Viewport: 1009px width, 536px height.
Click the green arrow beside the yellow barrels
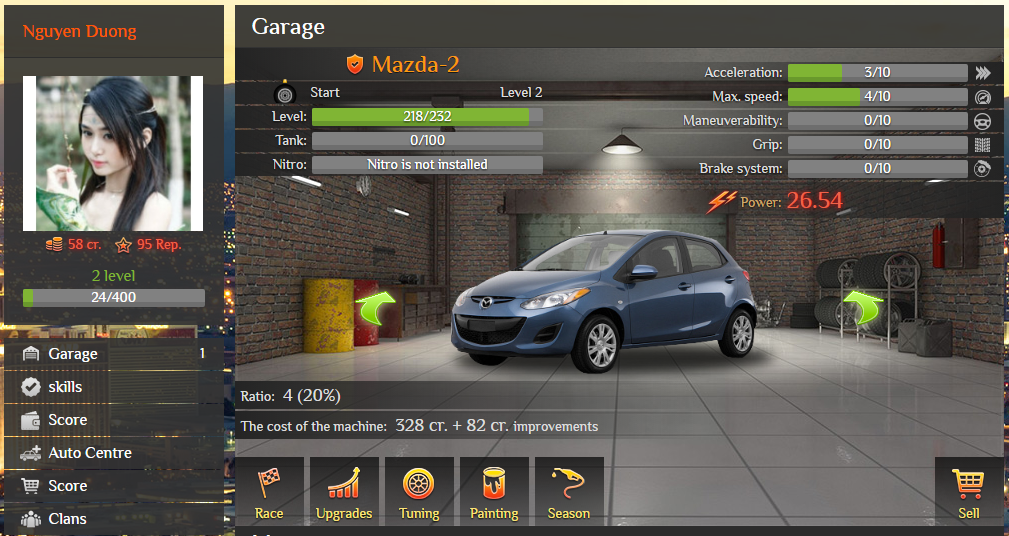[x=375, y=309]
